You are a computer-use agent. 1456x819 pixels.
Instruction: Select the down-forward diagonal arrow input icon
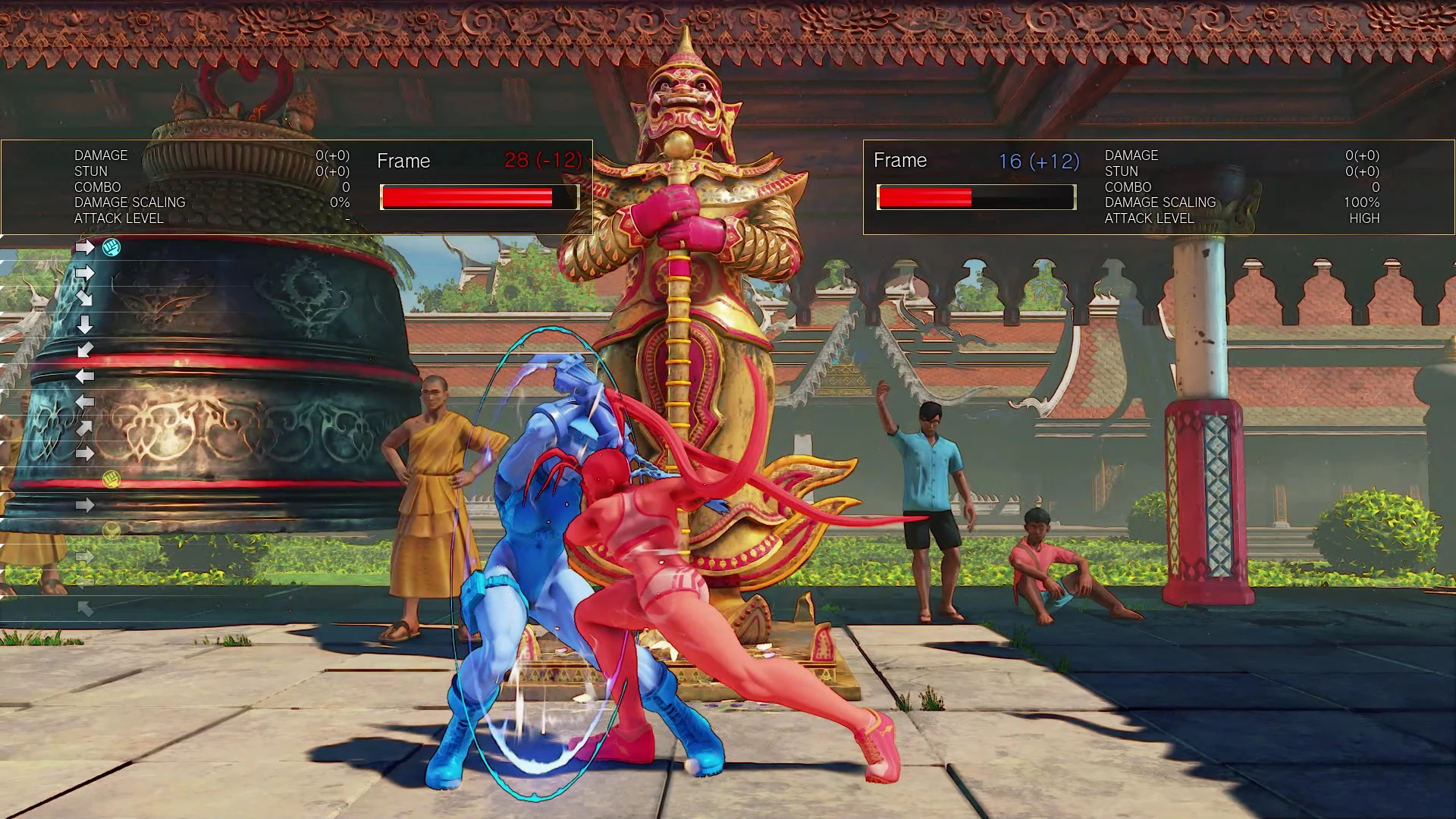(x=86, y=299)
